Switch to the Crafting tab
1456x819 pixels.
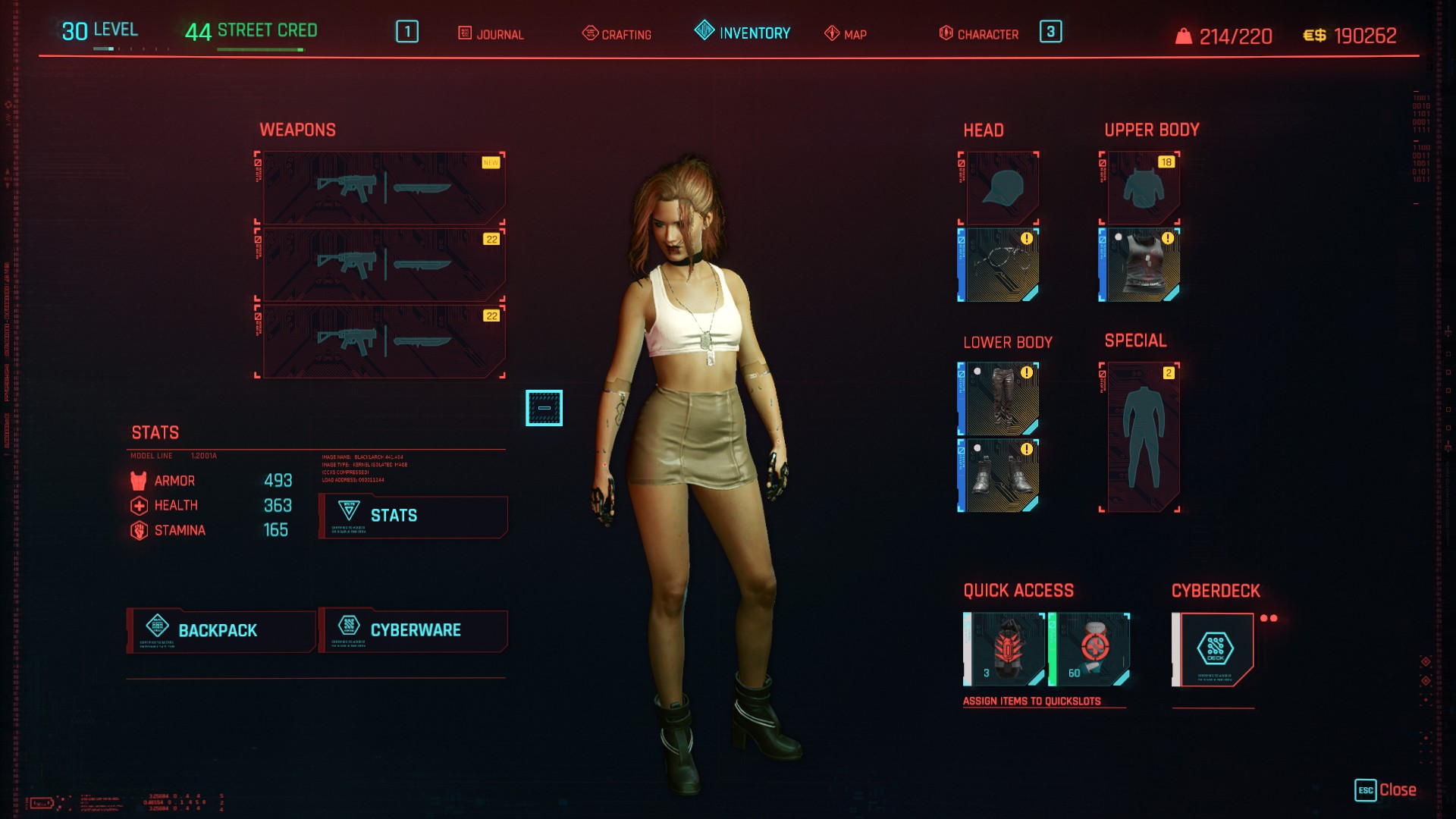coord(617,34)
